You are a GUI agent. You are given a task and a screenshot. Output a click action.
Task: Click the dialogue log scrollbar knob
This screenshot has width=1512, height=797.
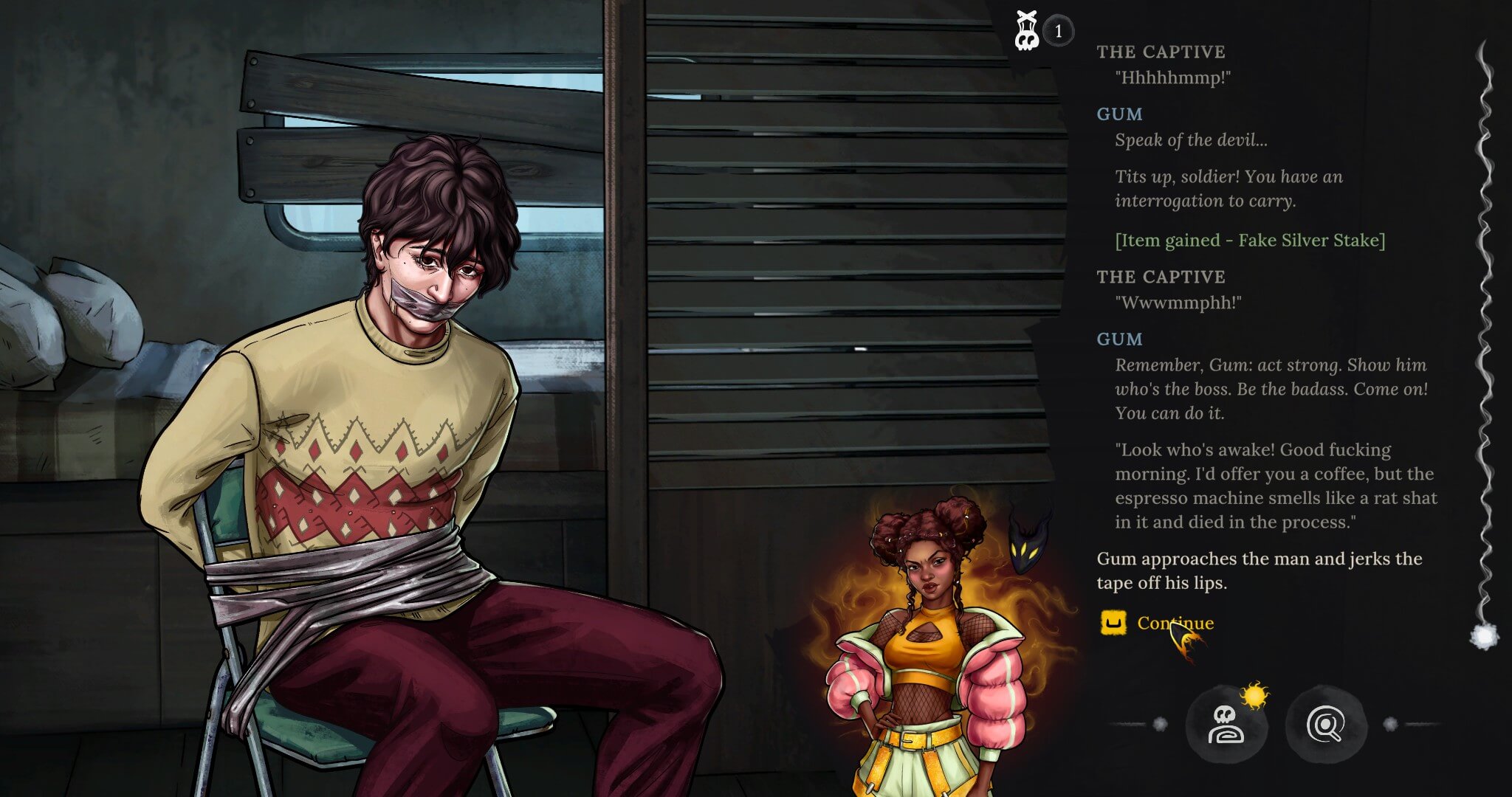1484,636
